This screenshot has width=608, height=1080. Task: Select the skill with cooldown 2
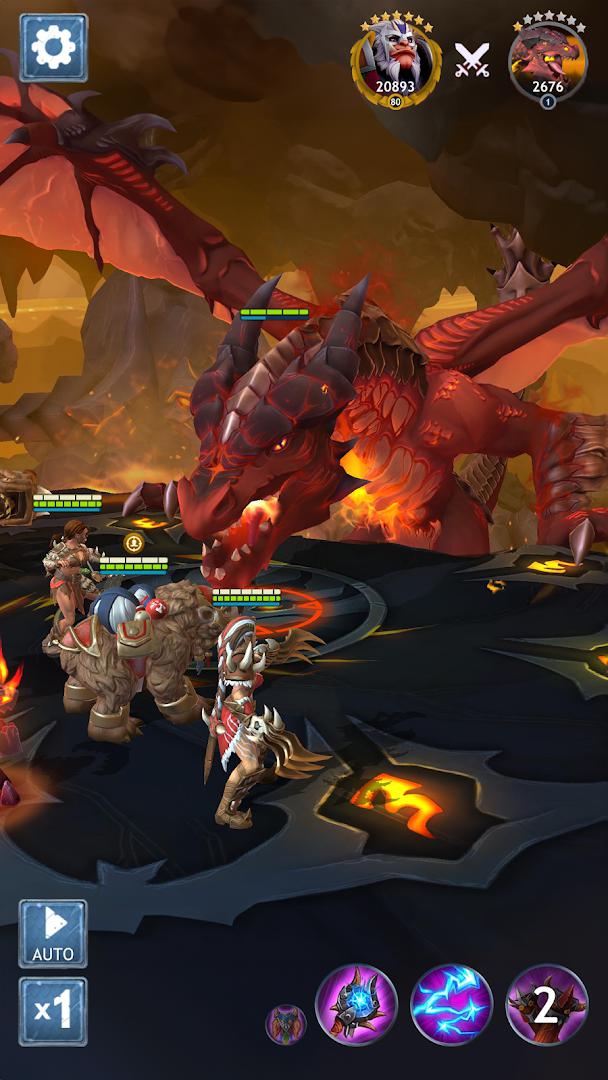[x=546, y=1005]
